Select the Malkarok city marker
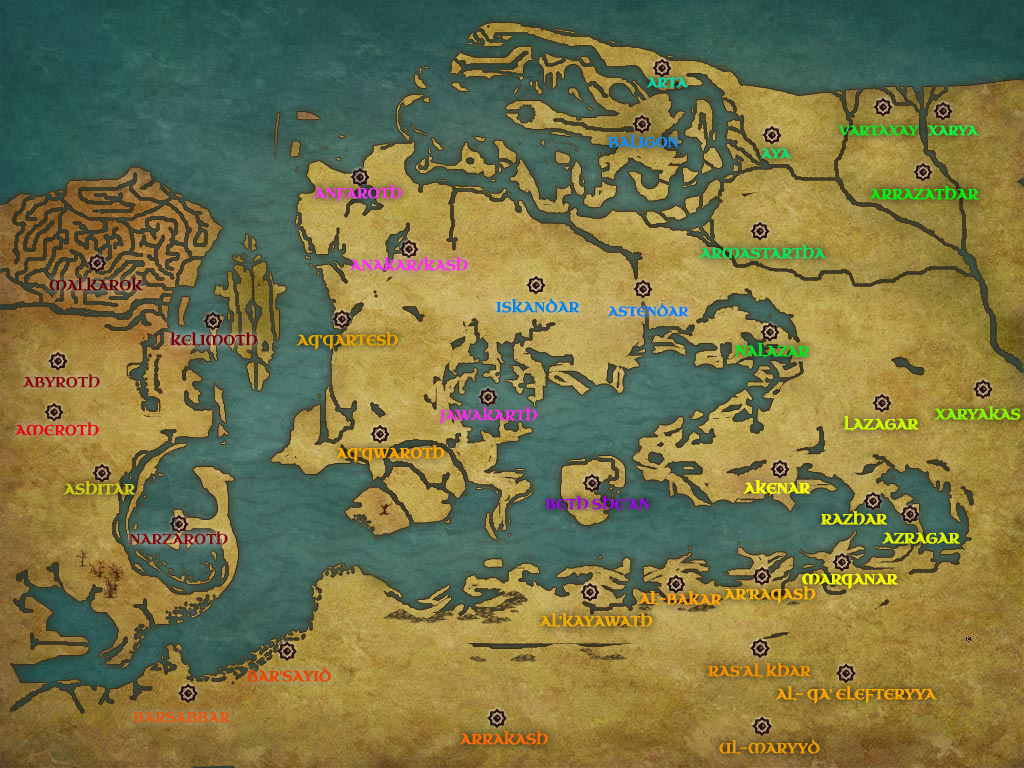The height and width of the screenshot is (768, 1024). (x=96, y=263)
